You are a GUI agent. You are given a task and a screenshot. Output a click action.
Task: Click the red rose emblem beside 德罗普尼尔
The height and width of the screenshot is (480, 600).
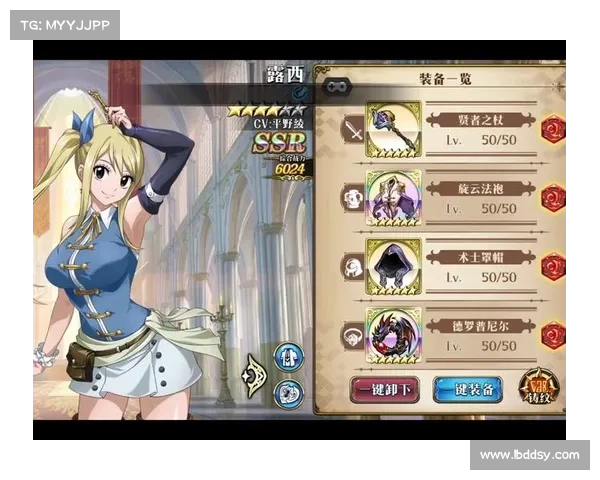tap(553, 334)
